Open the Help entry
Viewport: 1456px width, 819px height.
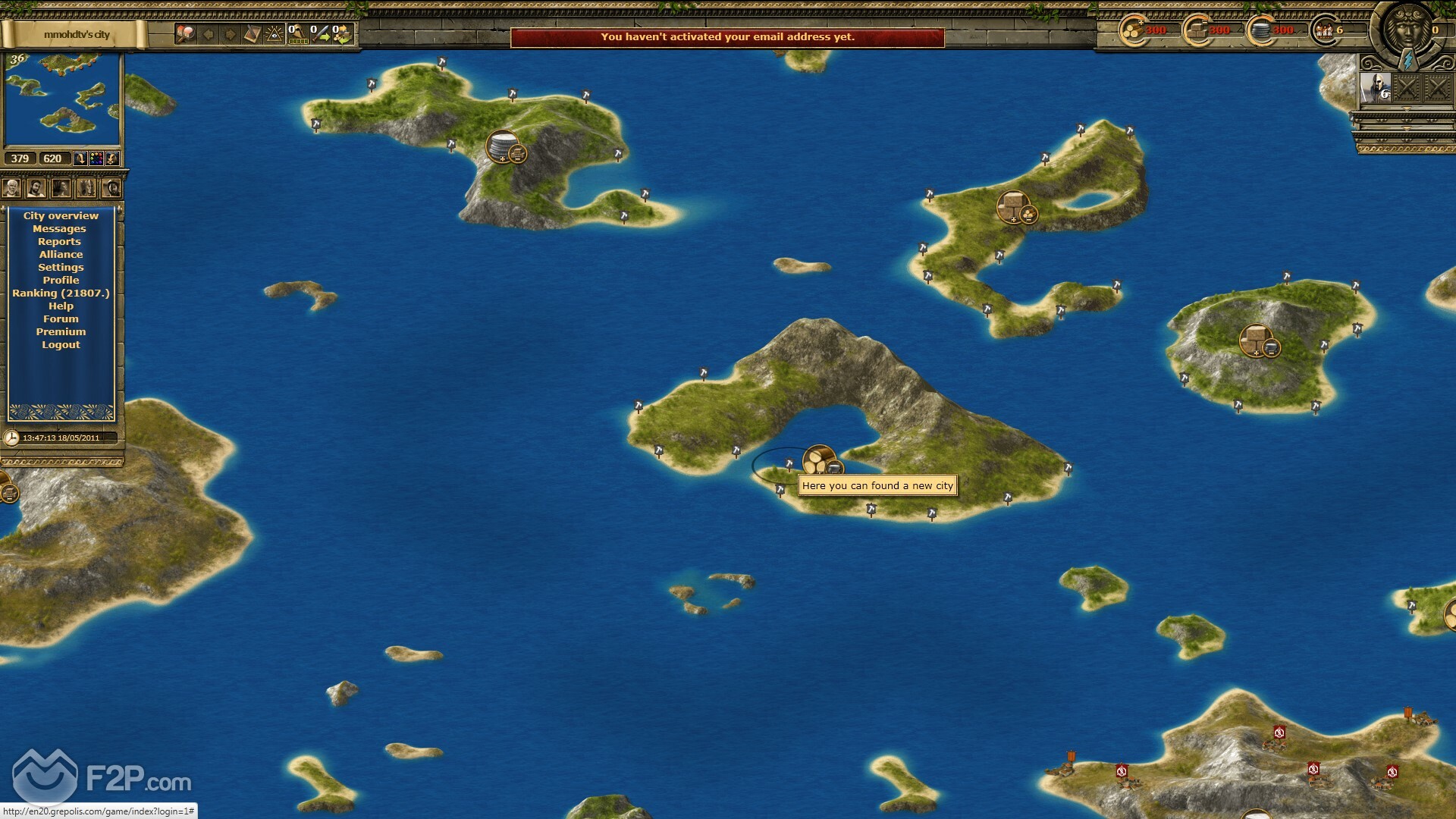coord(61,306)
